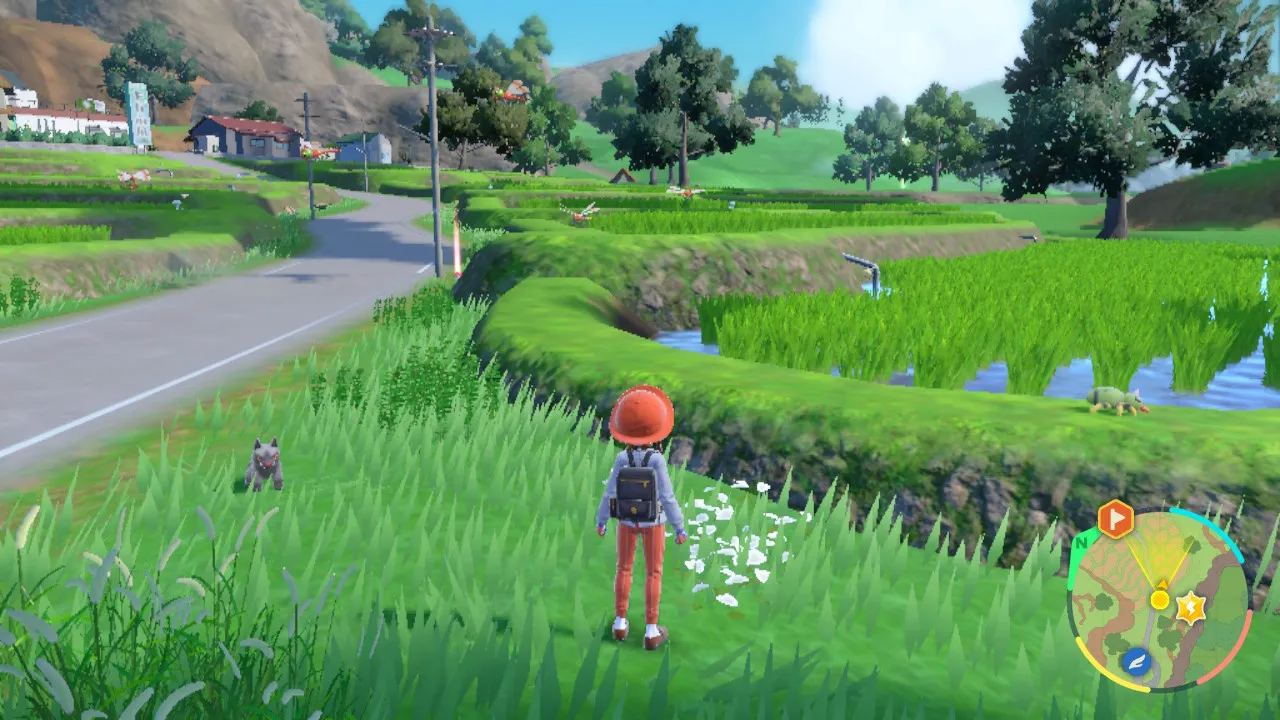Select the blue feather fly-point marker

(x=1137, y=660)
